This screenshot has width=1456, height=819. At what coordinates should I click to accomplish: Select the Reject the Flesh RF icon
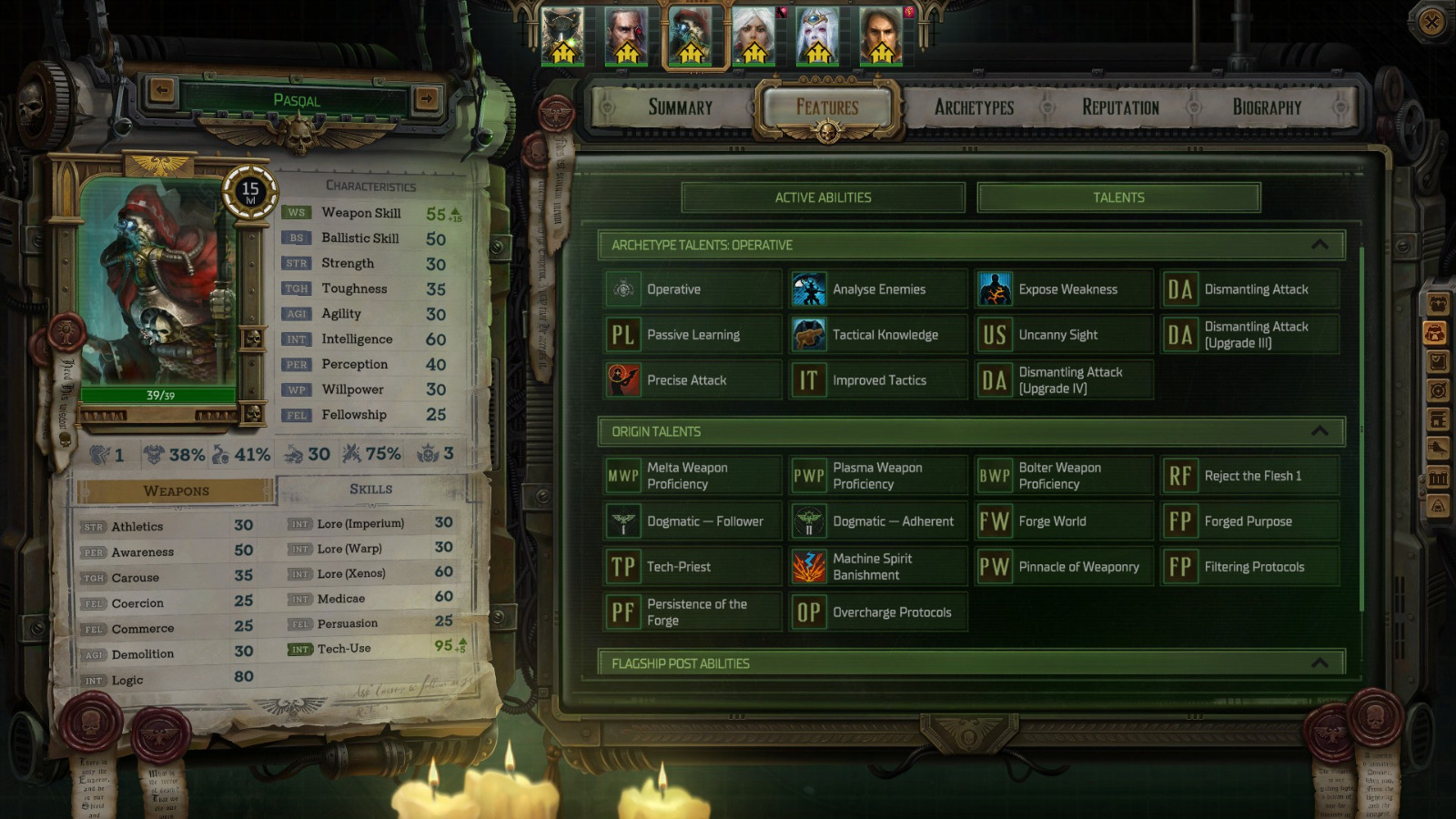pos(1182,474)
